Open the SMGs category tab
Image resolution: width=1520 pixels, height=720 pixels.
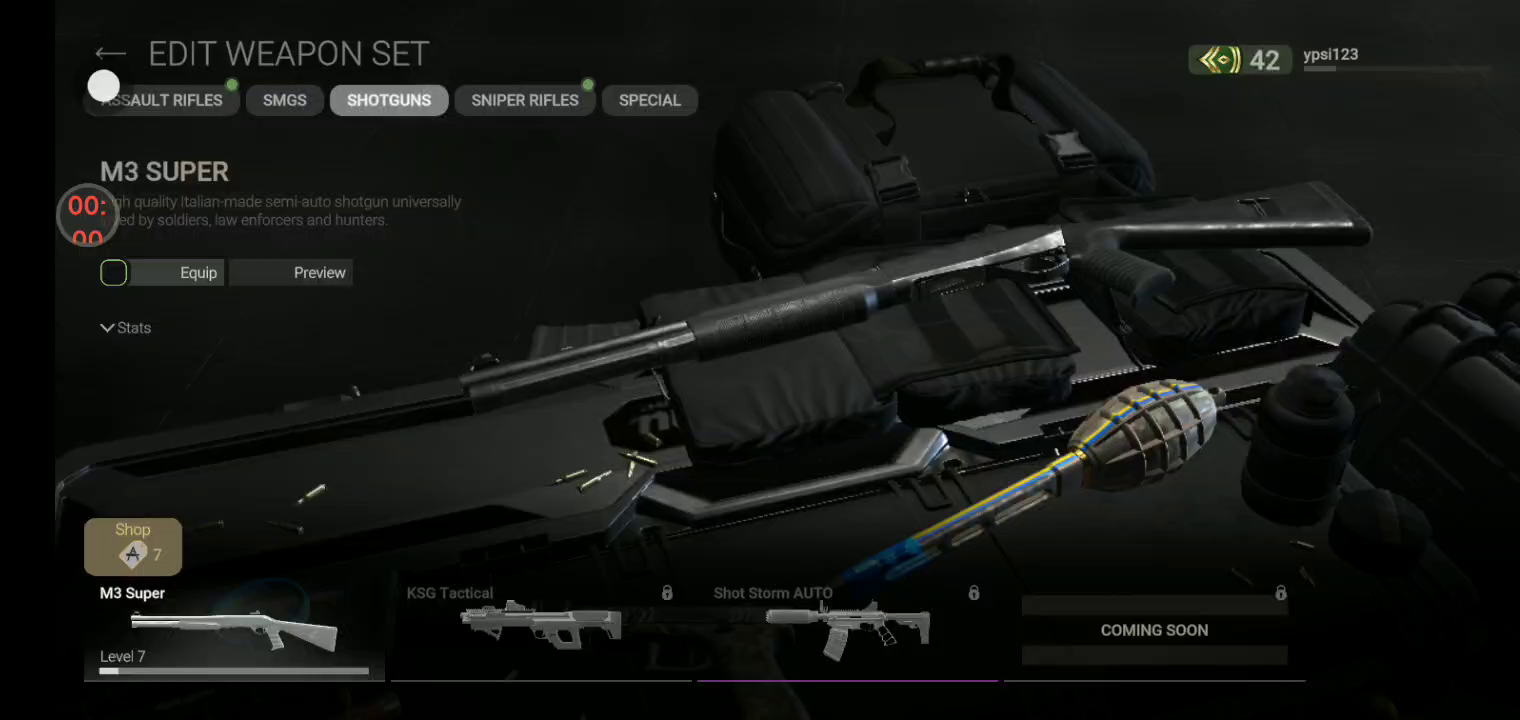pyautogui.click(x=284, y=100)
